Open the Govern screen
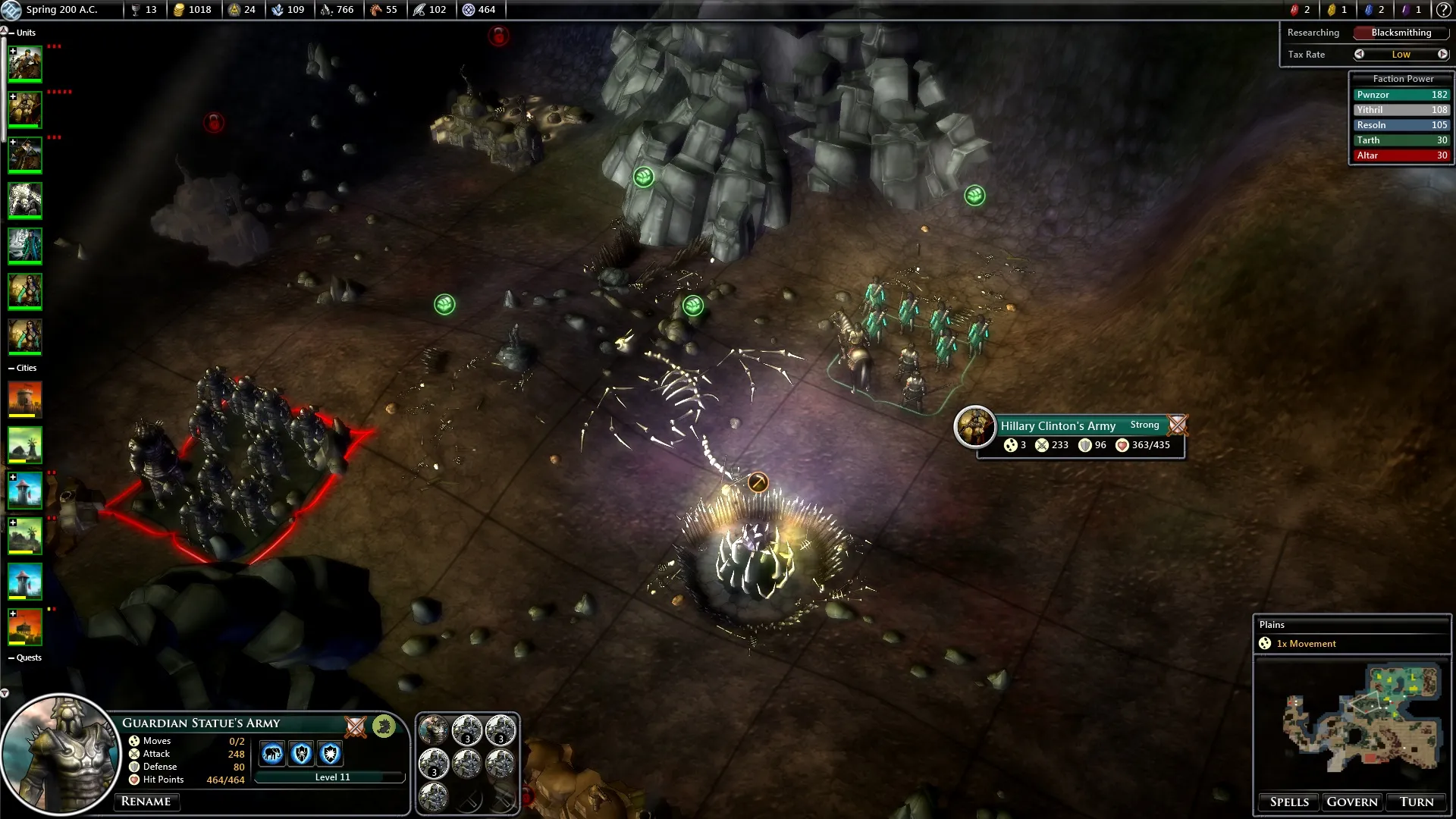The height and width of the screenshot is (819, 1456). point(1351,802)
